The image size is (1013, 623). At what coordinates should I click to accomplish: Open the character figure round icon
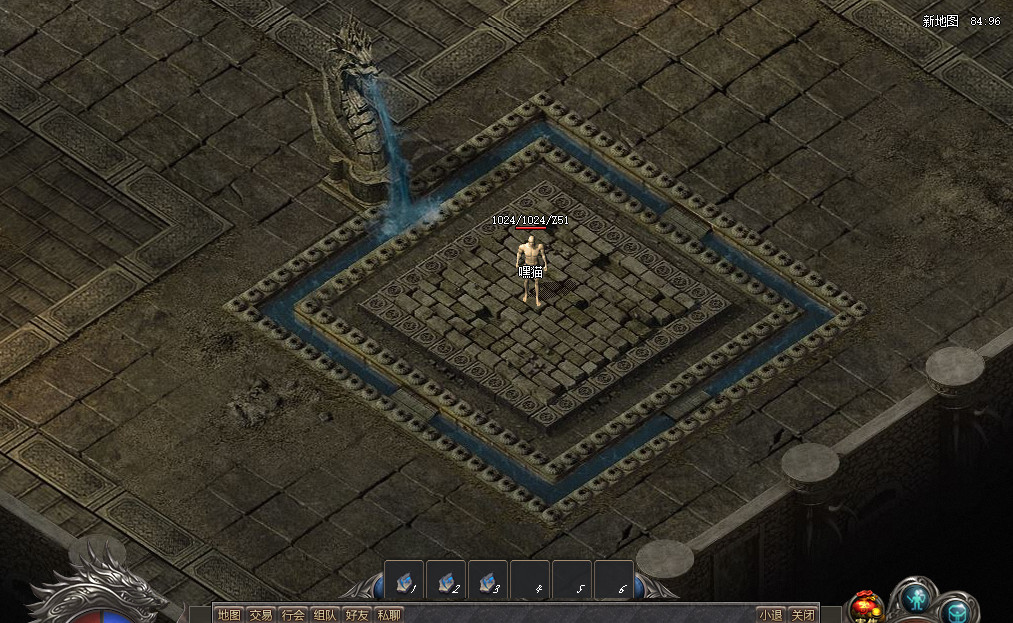pyautogui.click(x=916, y=598)
